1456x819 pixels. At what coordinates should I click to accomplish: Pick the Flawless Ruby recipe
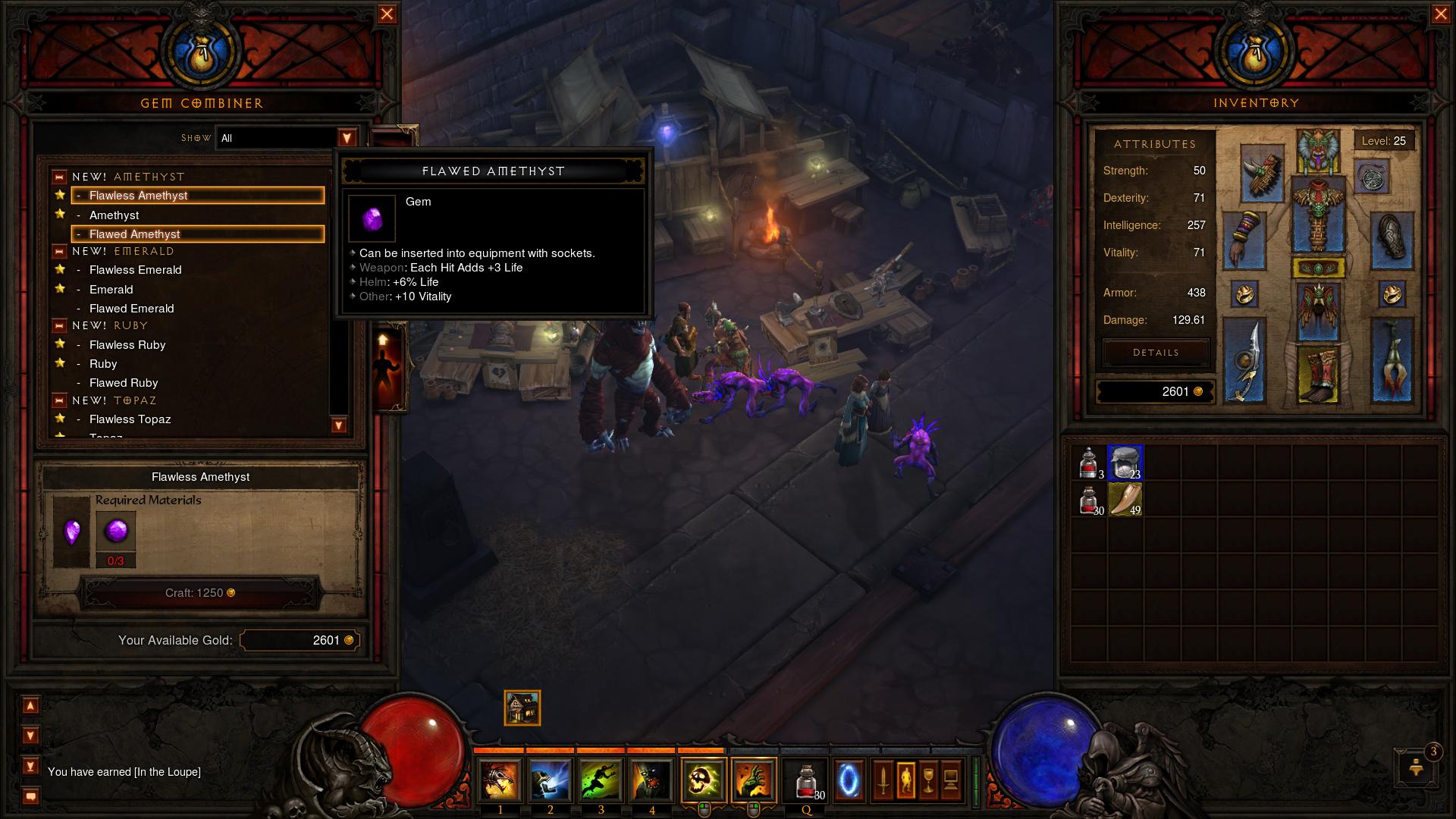point(127,345)
